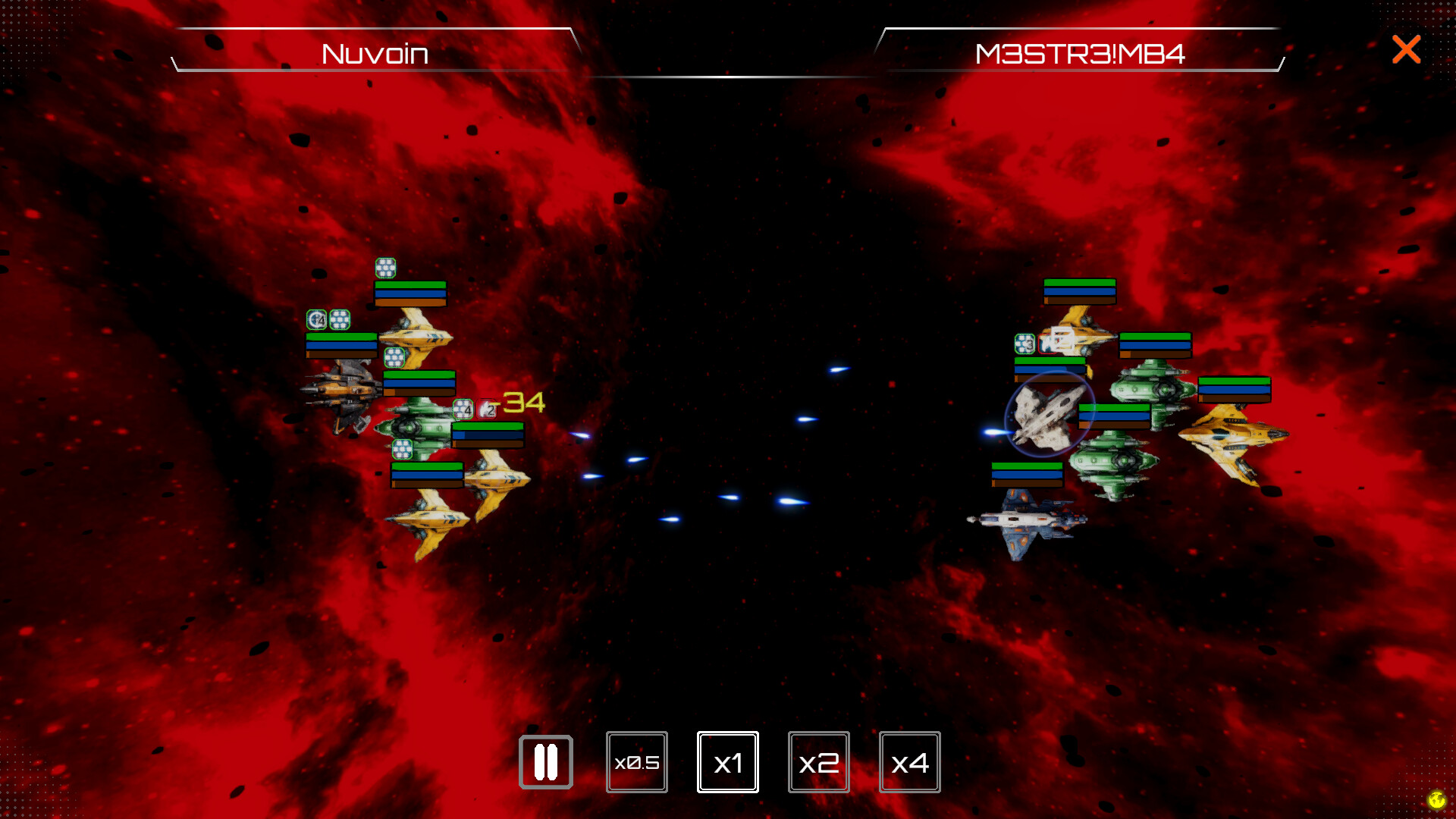
Task: Enable x0.5 slow motion speed
Action: [637, 762]
